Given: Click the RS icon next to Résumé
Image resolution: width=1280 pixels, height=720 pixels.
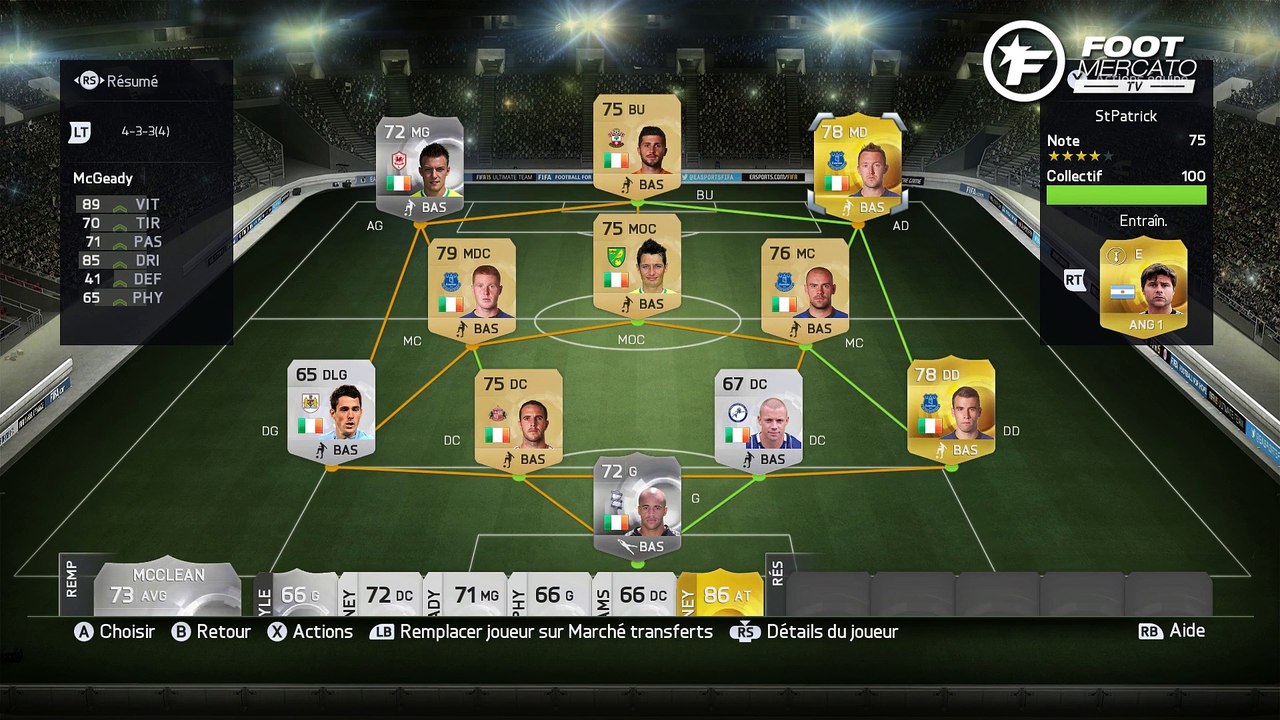Looking at the screenshot, I should [91, 82].
